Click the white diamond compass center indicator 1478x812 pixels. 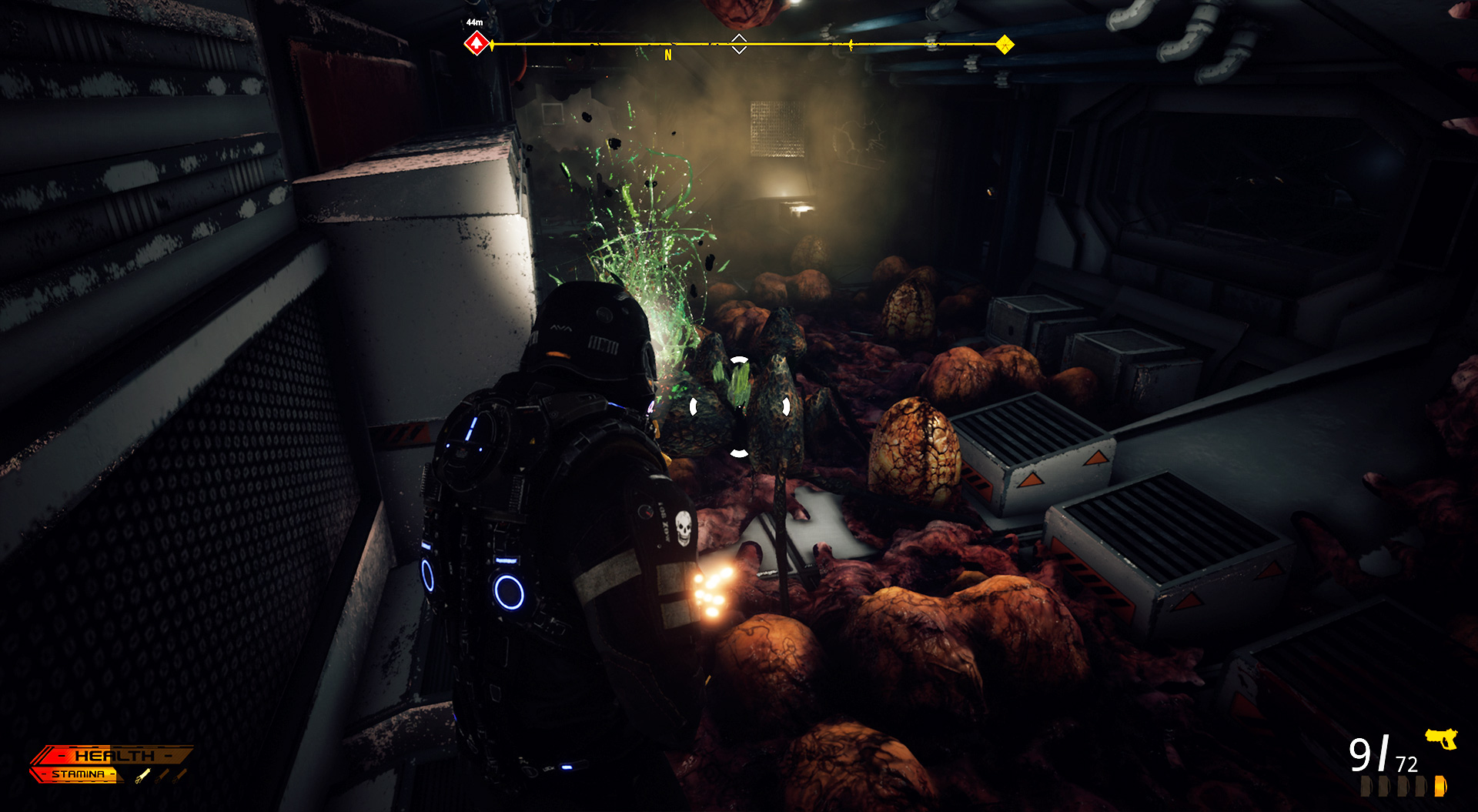click(x=739, y=44)
